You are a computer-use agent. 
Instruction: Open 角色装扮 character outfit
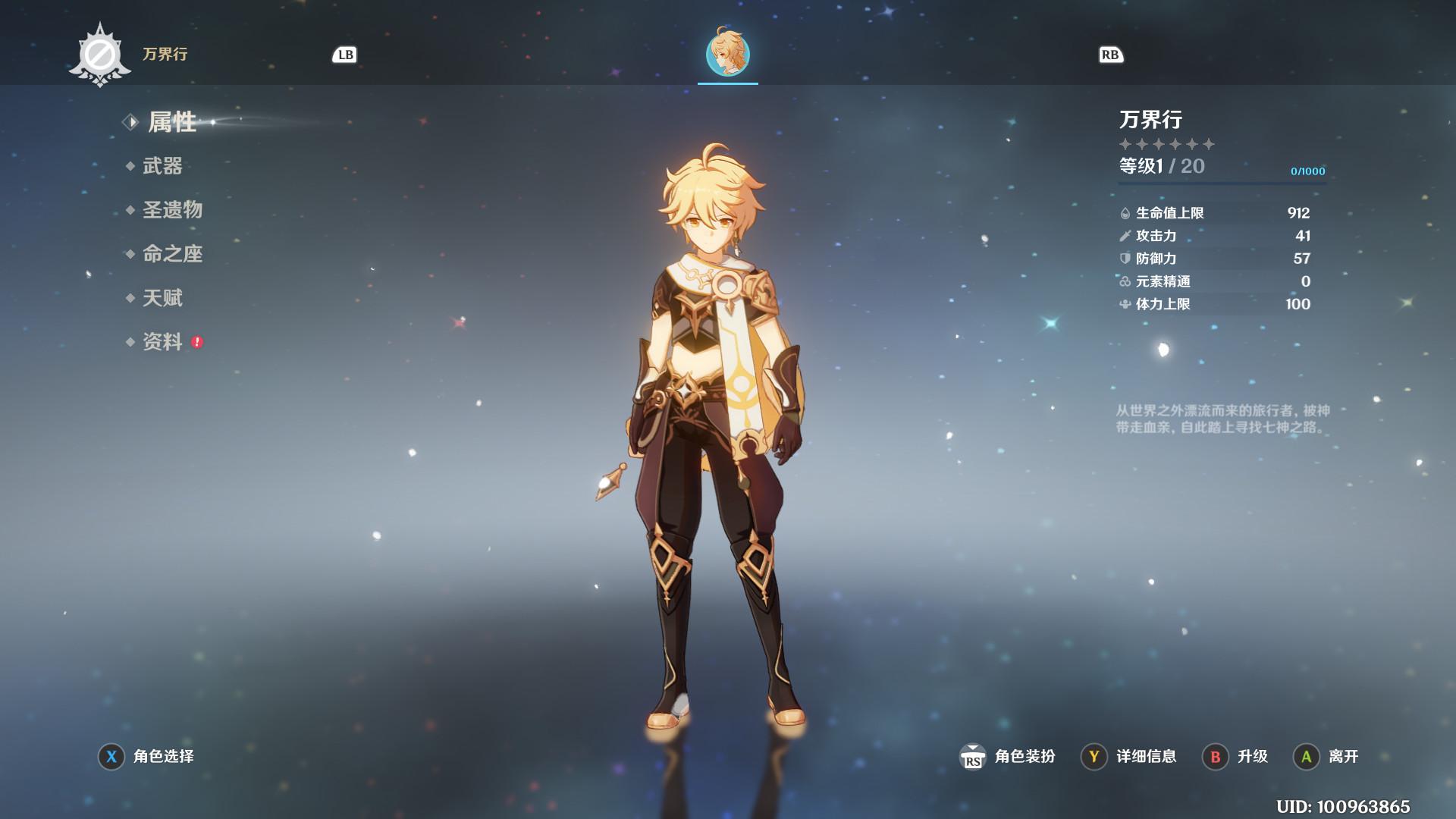[x=1009, y=756]
